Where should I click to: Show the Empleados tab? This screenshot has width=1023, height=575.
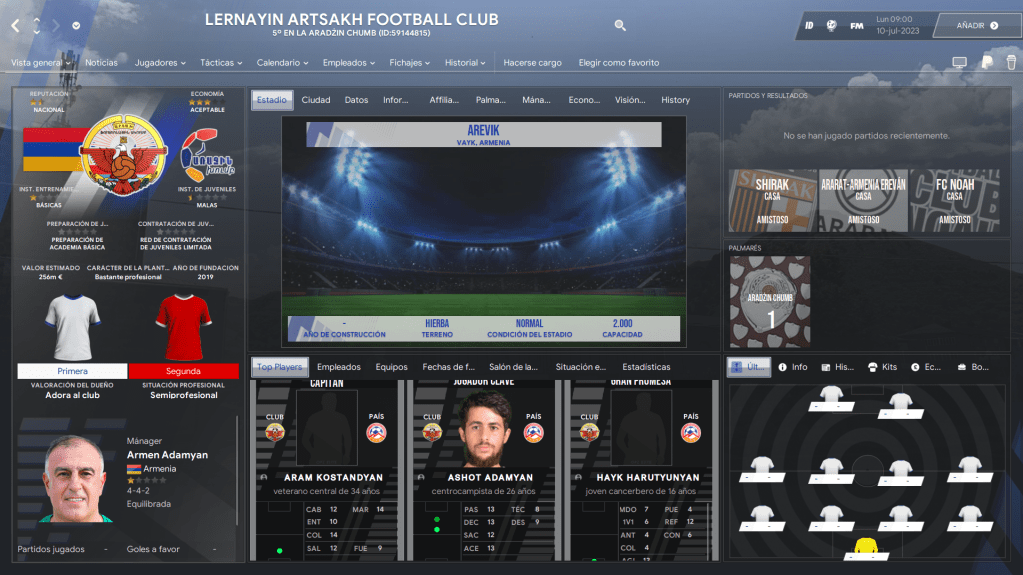tap(338, 367)
